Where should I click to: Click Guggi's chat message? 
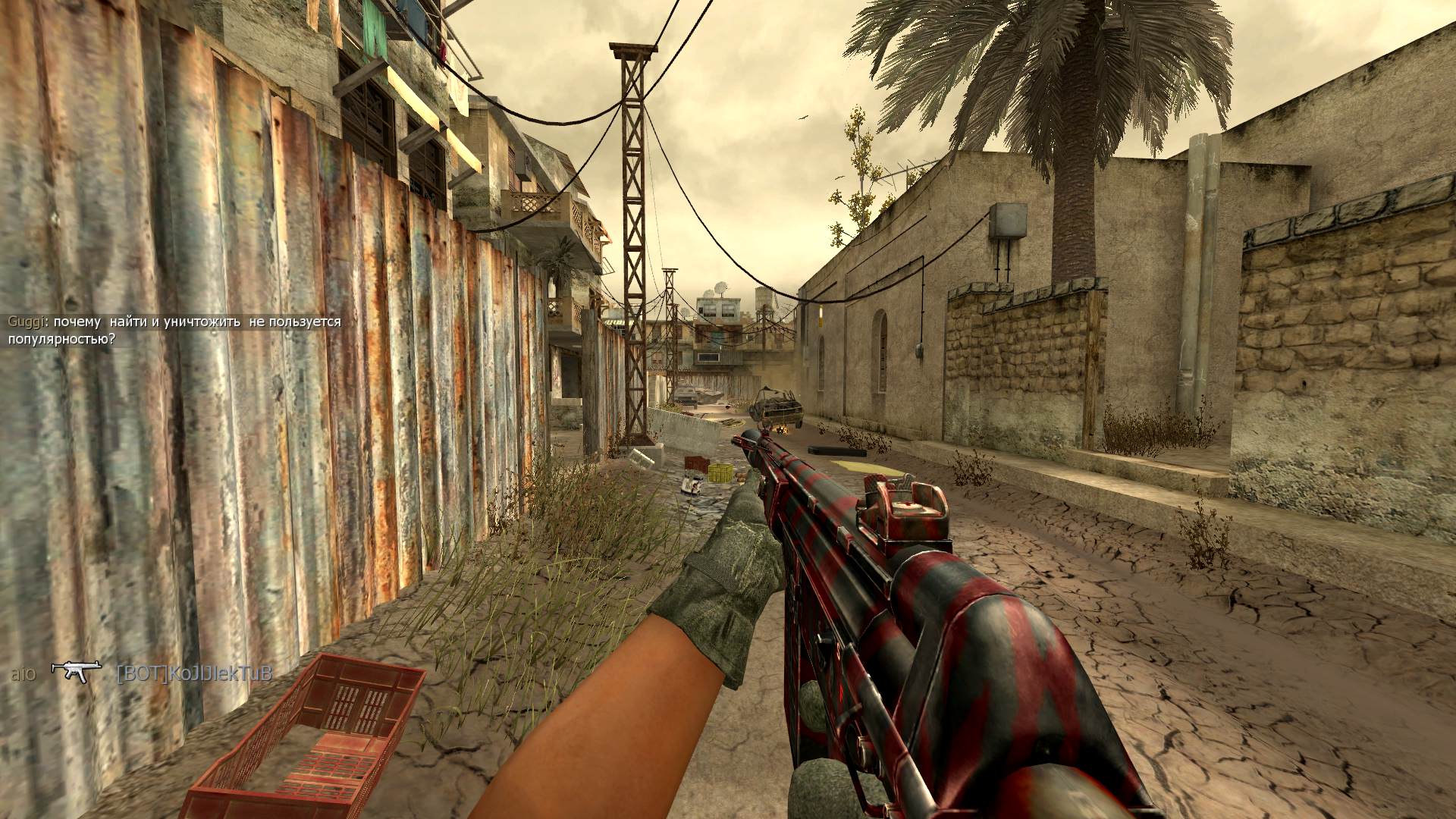coord(174,331)
